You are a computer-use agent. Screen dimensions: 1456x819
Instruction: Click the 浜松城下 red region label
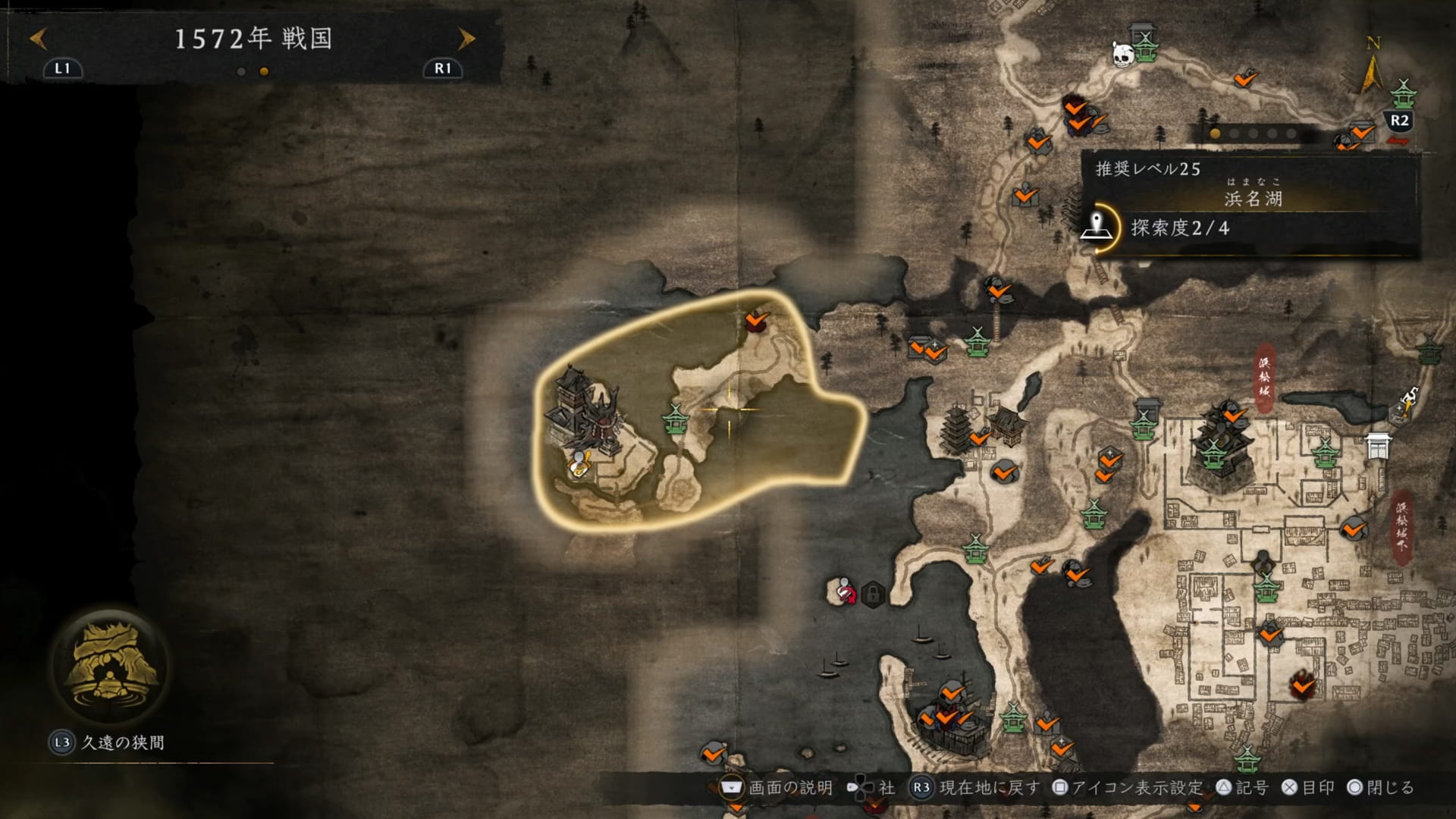(1402, 526)
